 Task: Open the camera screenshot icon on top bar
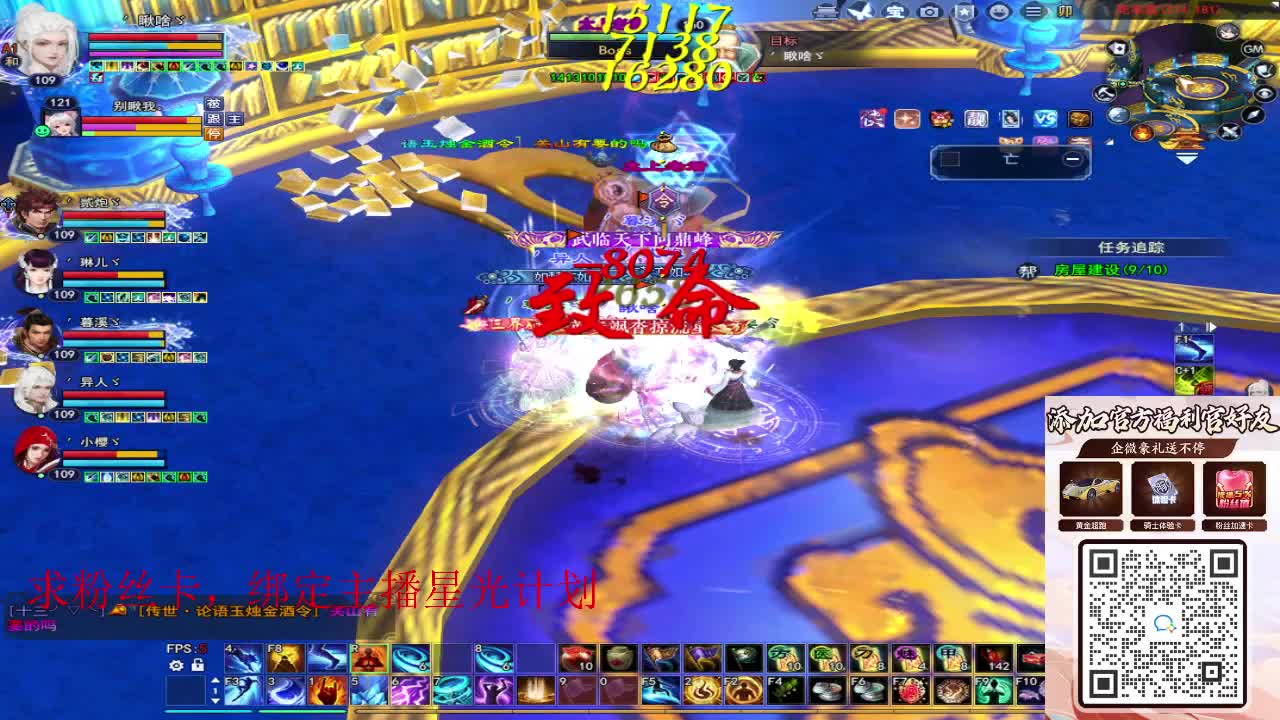click(928, 12)
